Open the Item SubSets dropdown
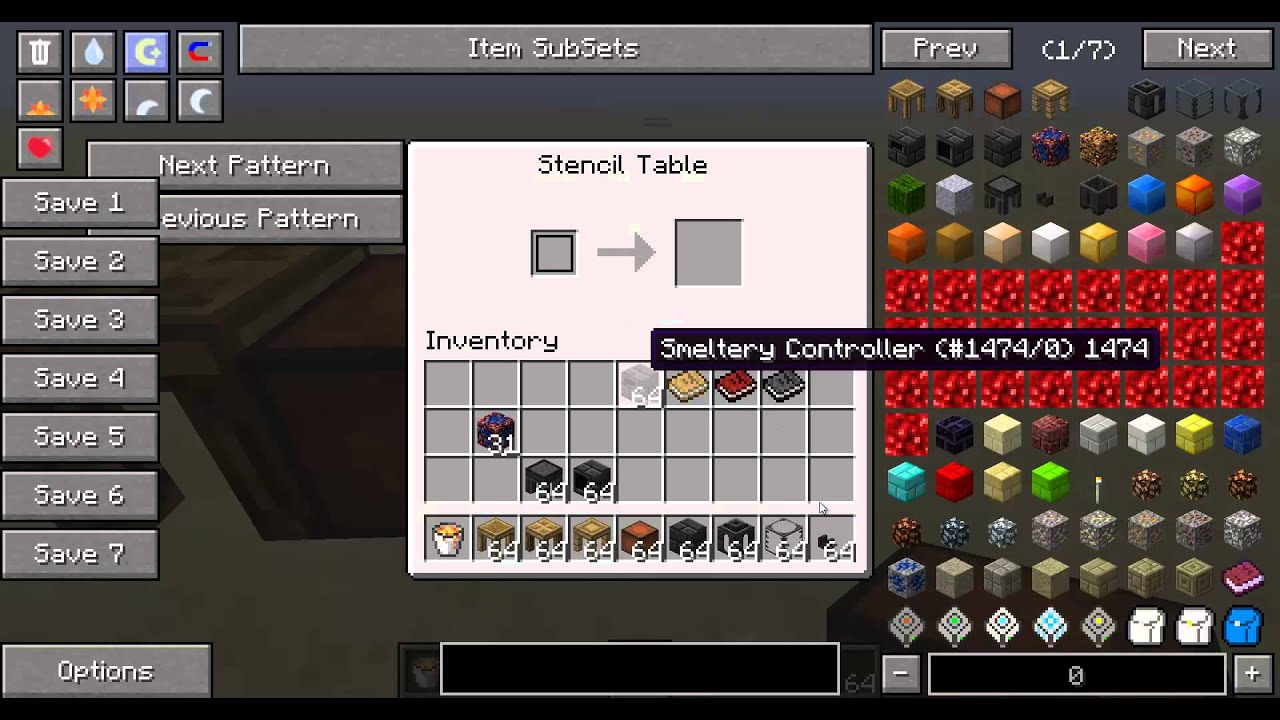Image resolution: width=1280 pixels, height=720 pixels. [555, 49]
